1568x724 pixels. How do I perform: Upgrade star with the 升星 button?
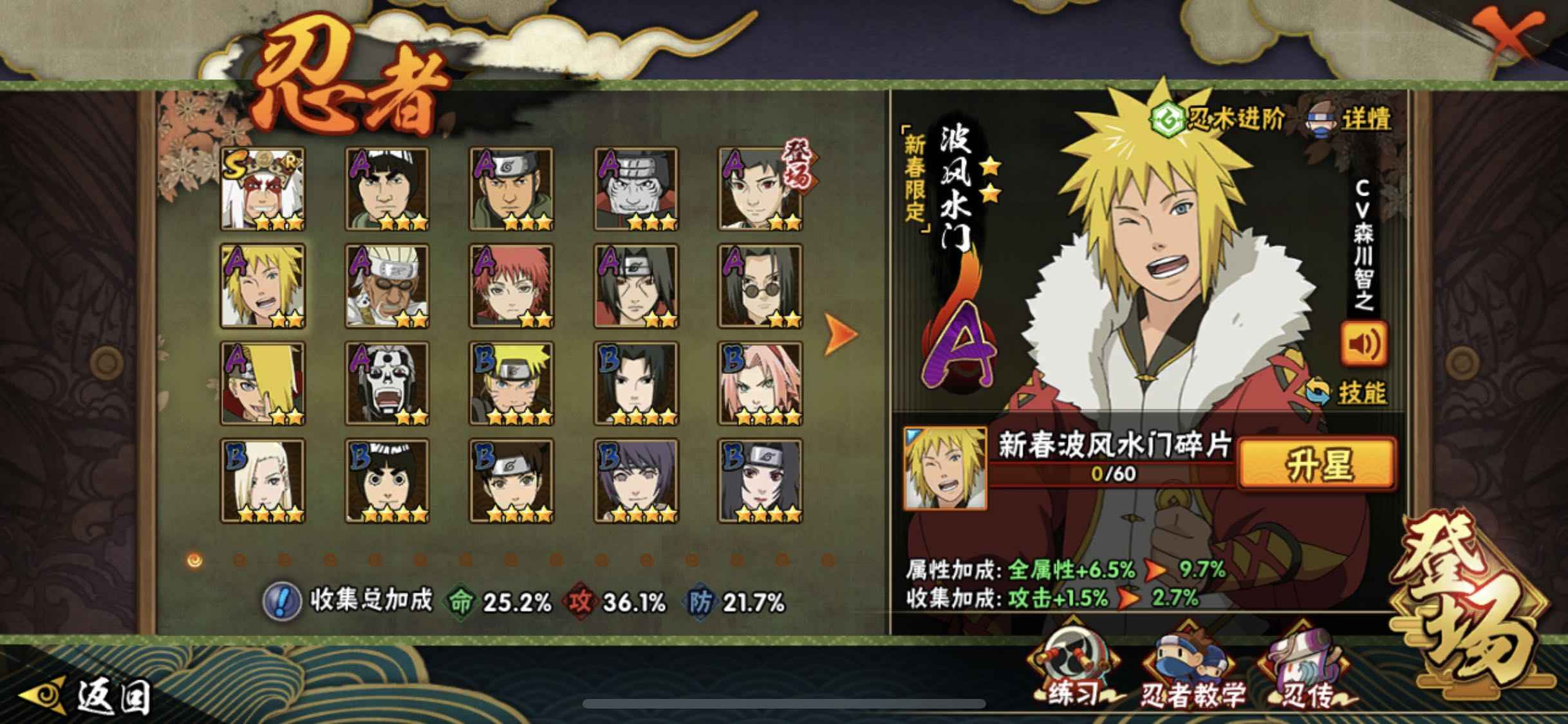tap(1317, 465)
